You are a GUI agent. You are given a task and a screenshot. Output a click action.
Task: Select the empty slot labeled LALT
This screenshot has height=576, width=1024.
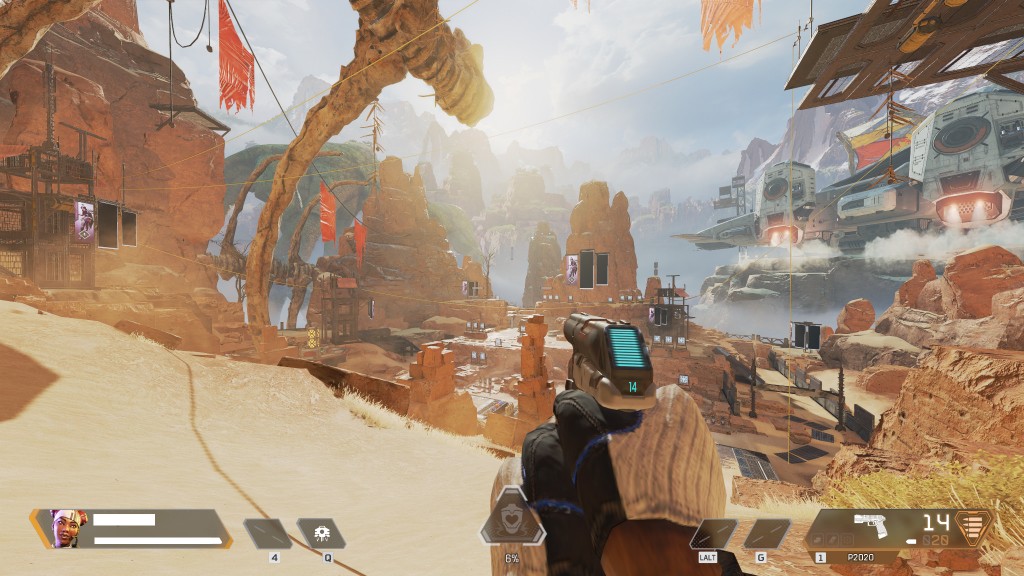[x=713, y=533]
